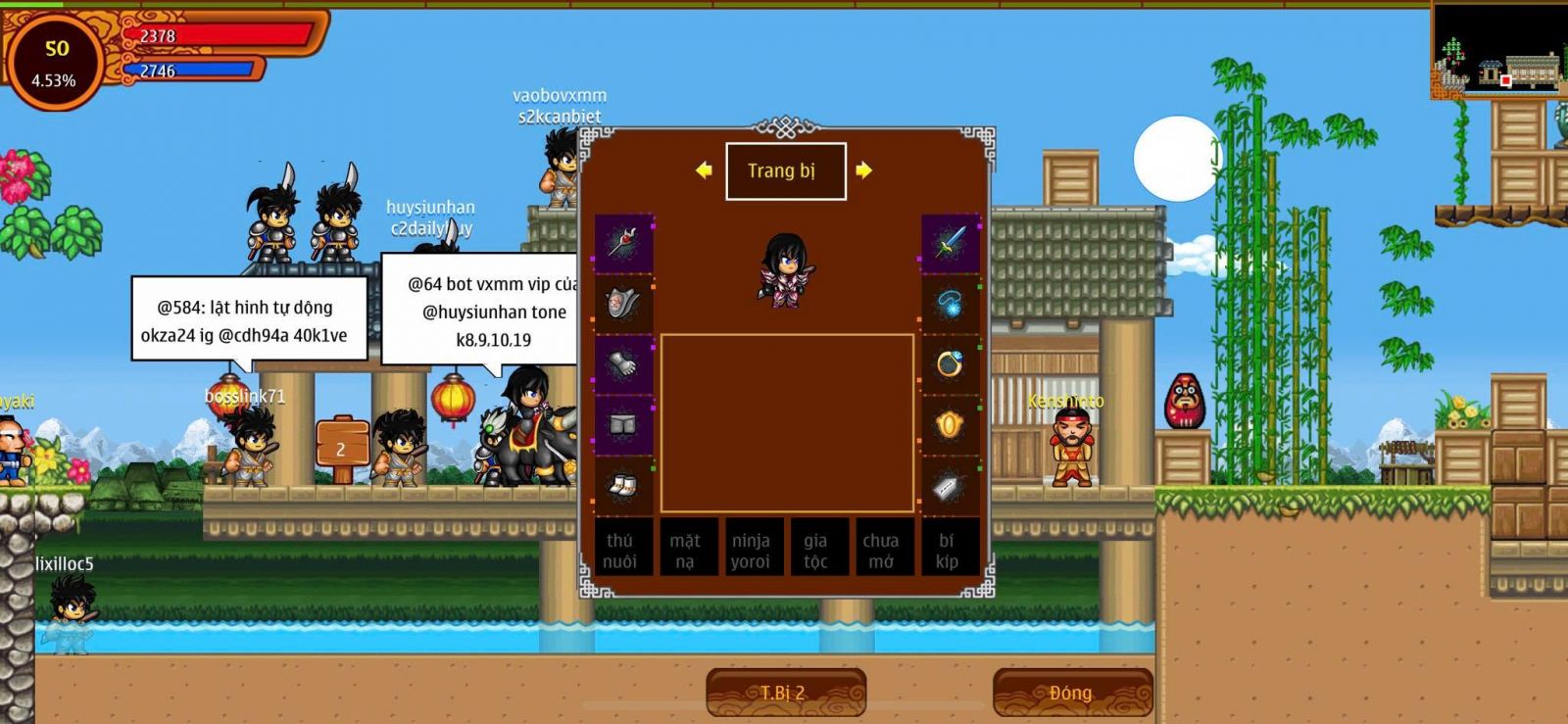
Task: Select the Trang bị title tab
Action: pos(785,171)
